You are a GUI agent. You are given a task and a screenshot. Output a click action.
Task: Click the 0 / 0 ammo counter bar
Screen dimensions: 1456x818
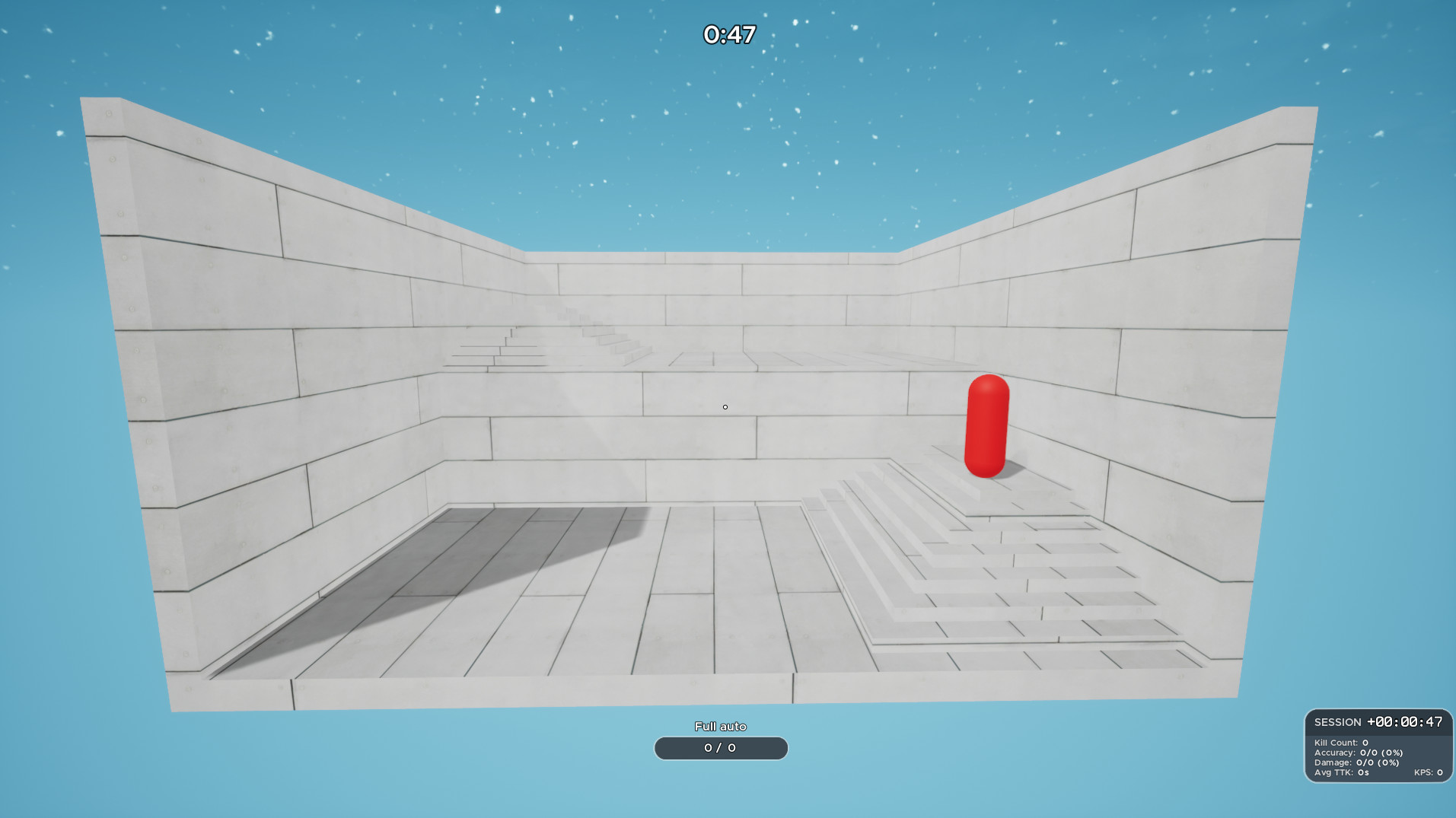(x=720, y=748)
